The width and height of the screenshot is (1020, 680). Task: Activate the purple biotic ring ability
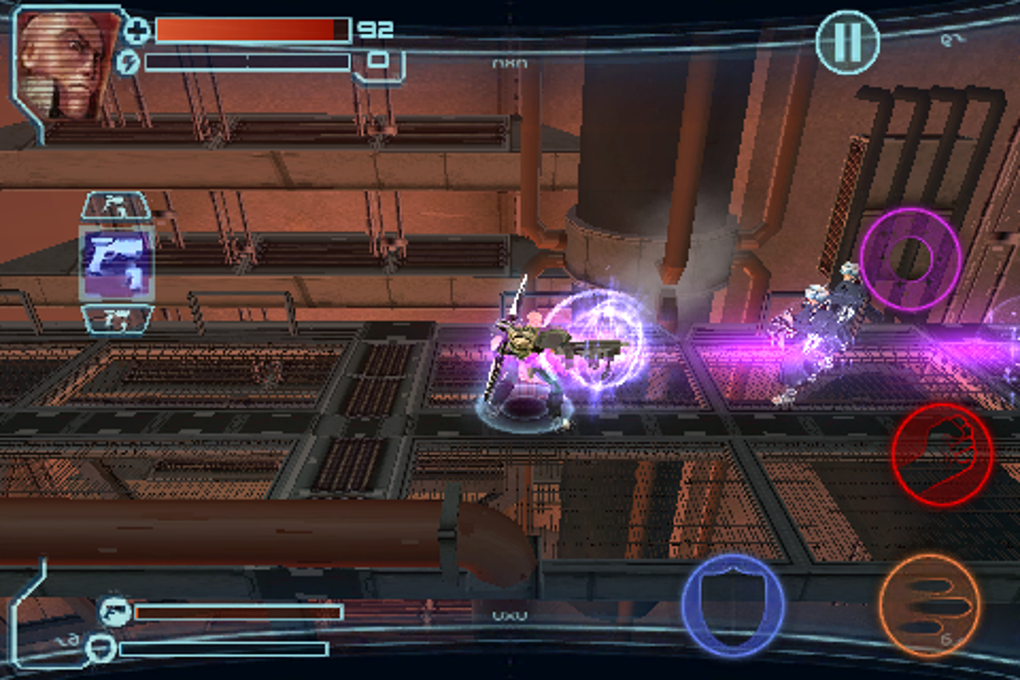[x=911, y=259]
